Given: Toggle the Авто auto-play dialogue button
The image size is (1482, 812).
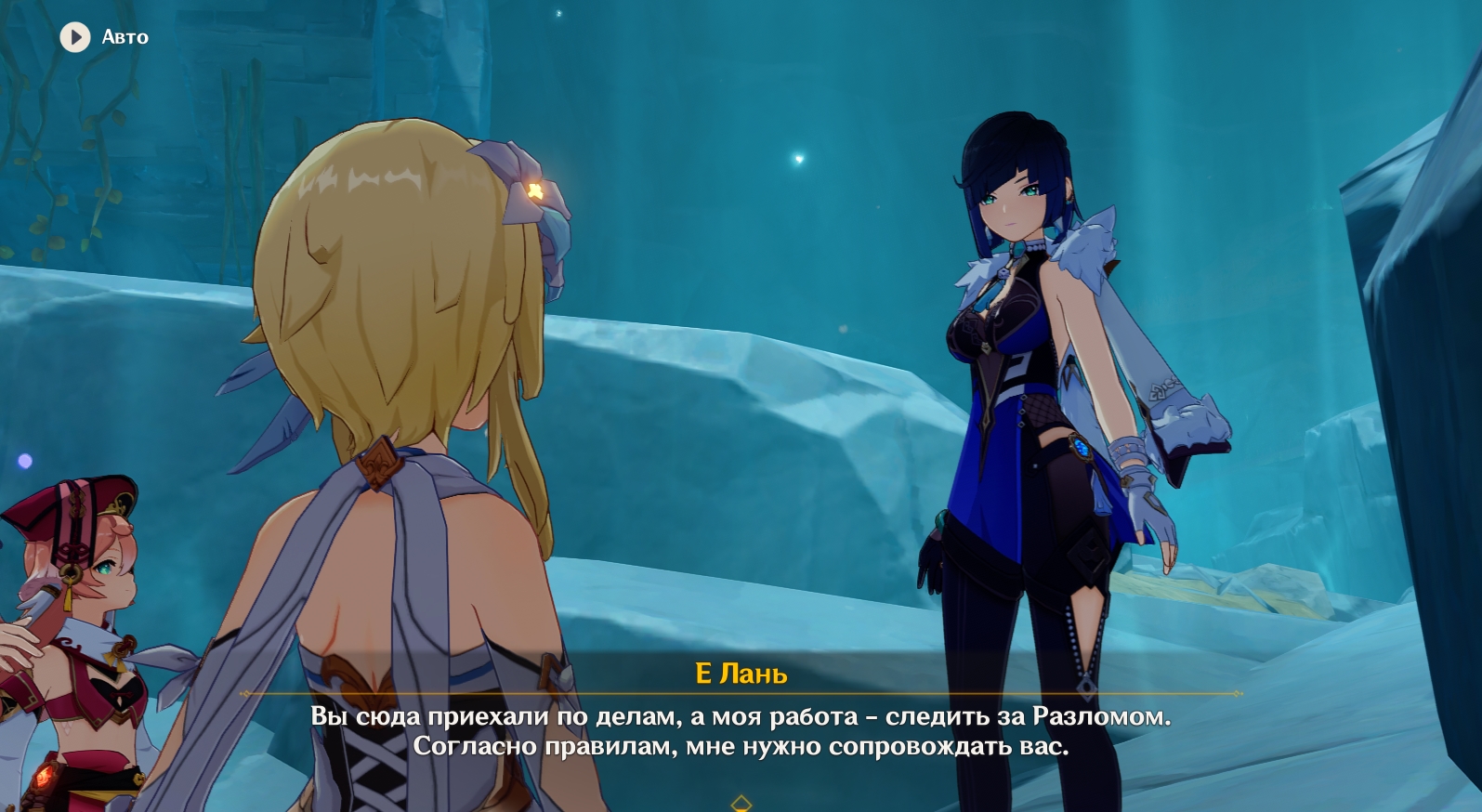Looking at the screenshot, I should [x=75, y=37].
